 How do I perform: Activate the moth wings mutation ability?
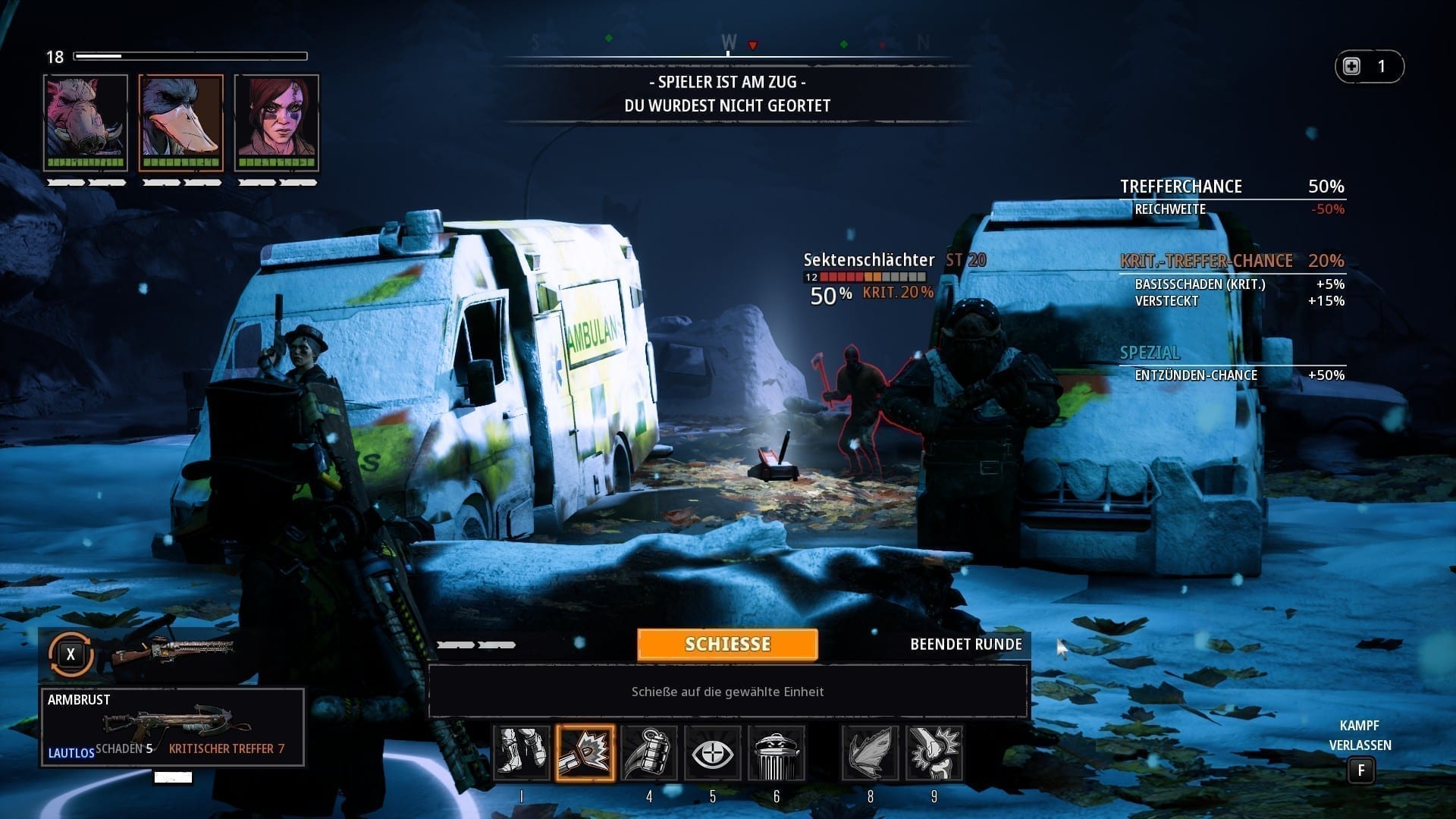(x=870, y=753)
